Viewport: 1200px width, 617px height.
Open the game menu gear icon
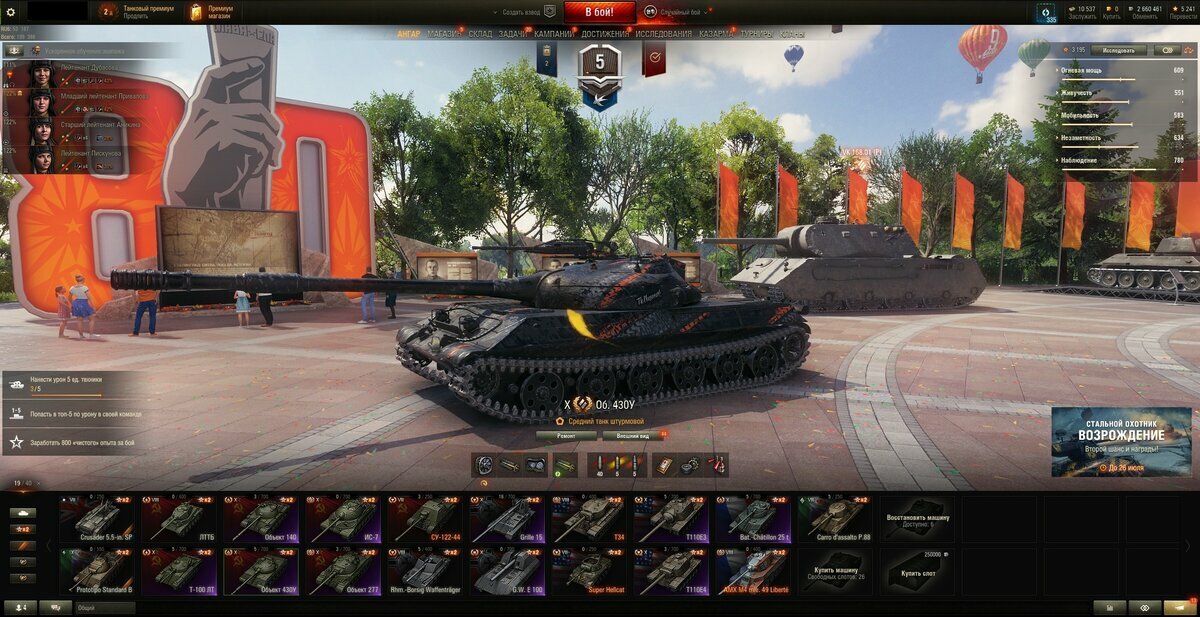click(x=11, y=12)
